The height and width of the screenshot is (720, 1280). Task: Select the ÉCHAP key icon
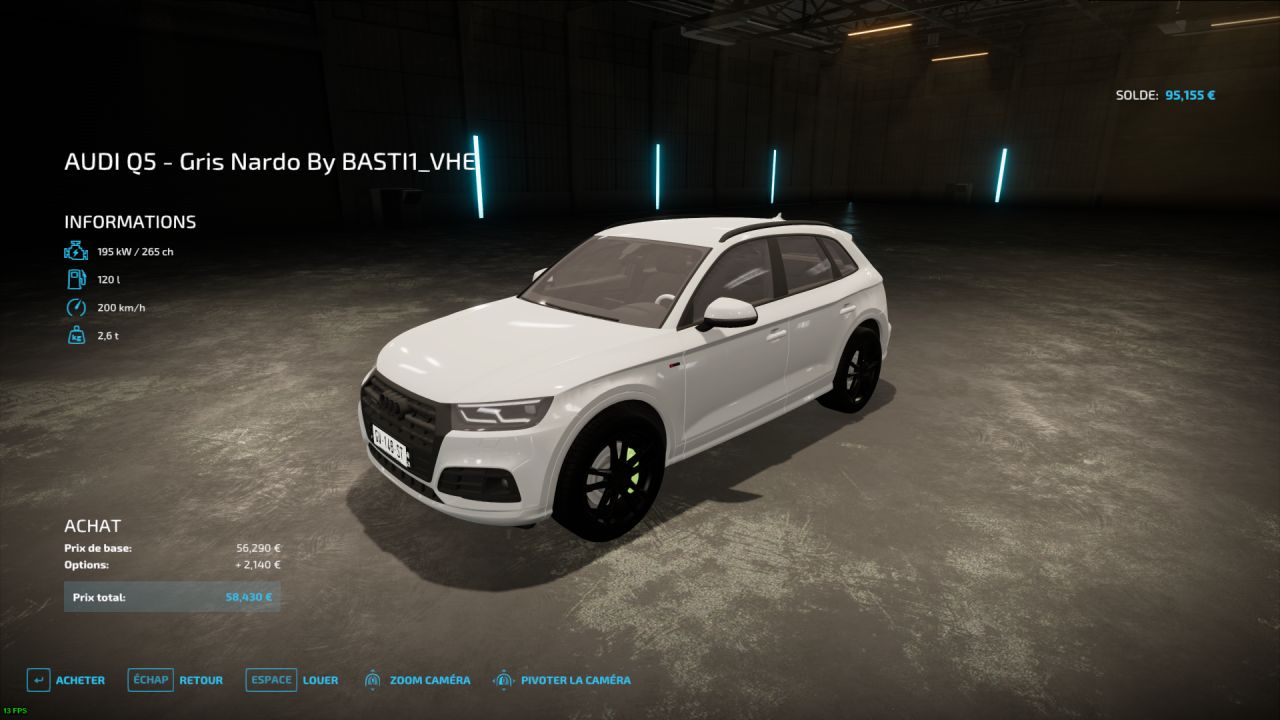click(x=150, y=680)
